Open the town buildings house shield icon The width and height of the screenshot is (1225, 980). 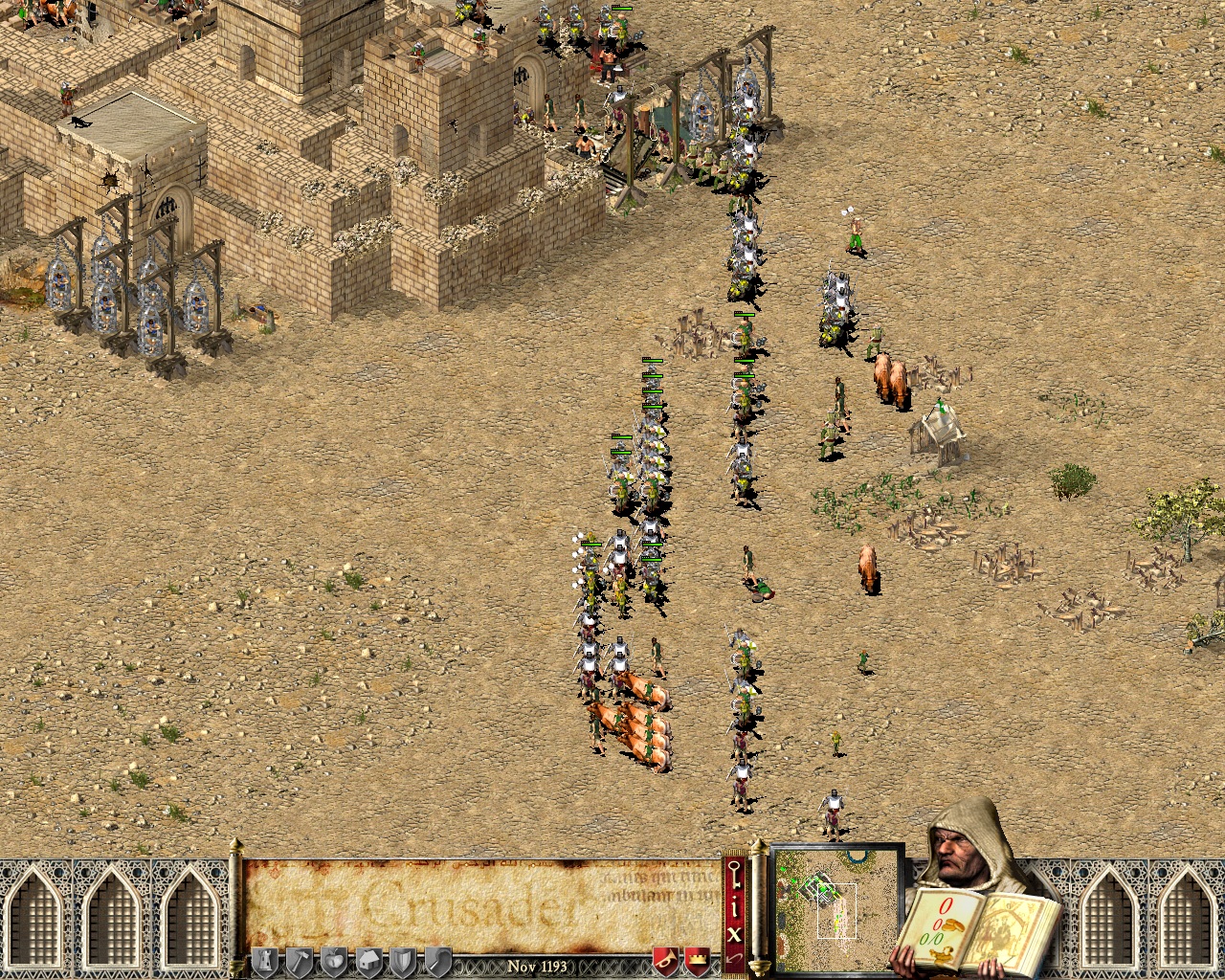(370, 962)
